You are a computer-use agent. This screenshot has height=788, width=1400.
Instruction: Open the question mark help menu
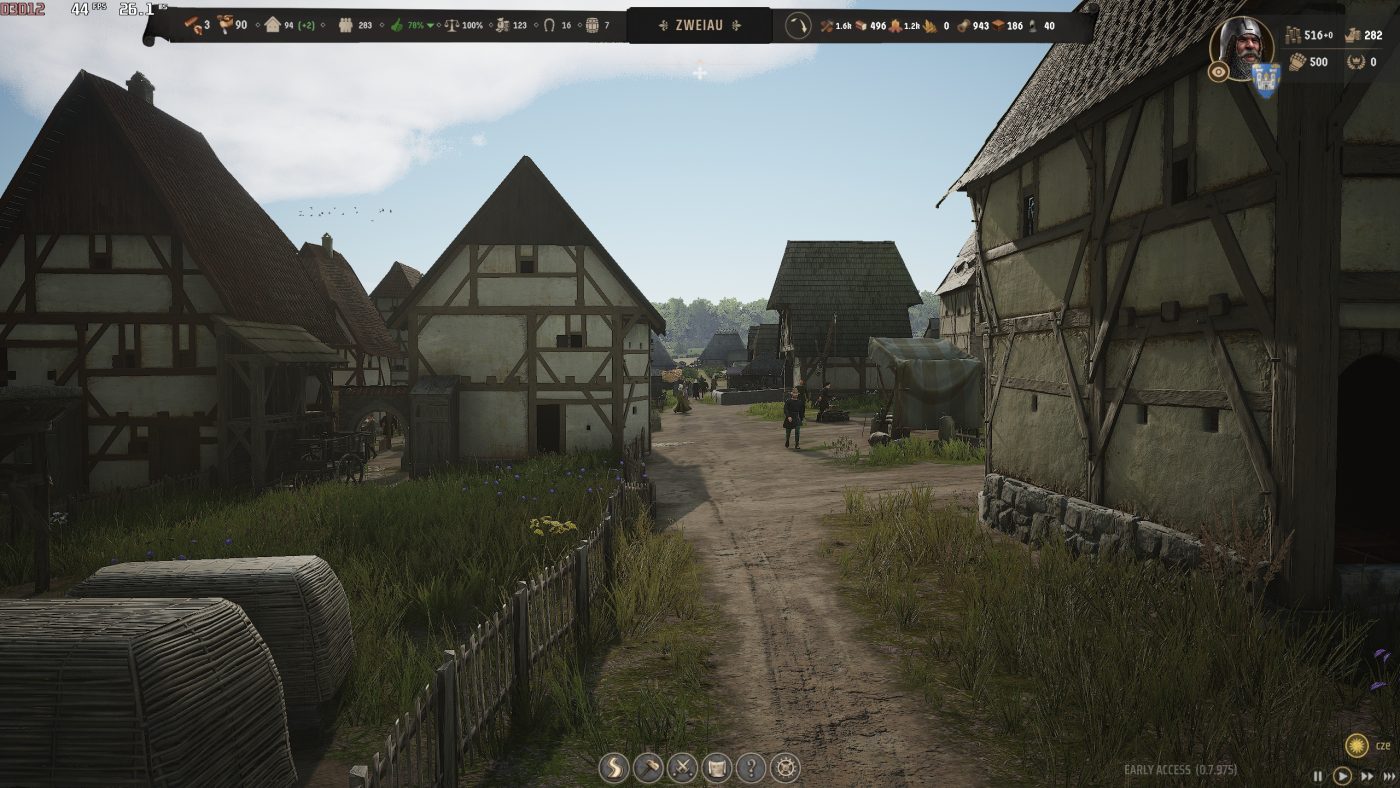[x=751, y=768]
